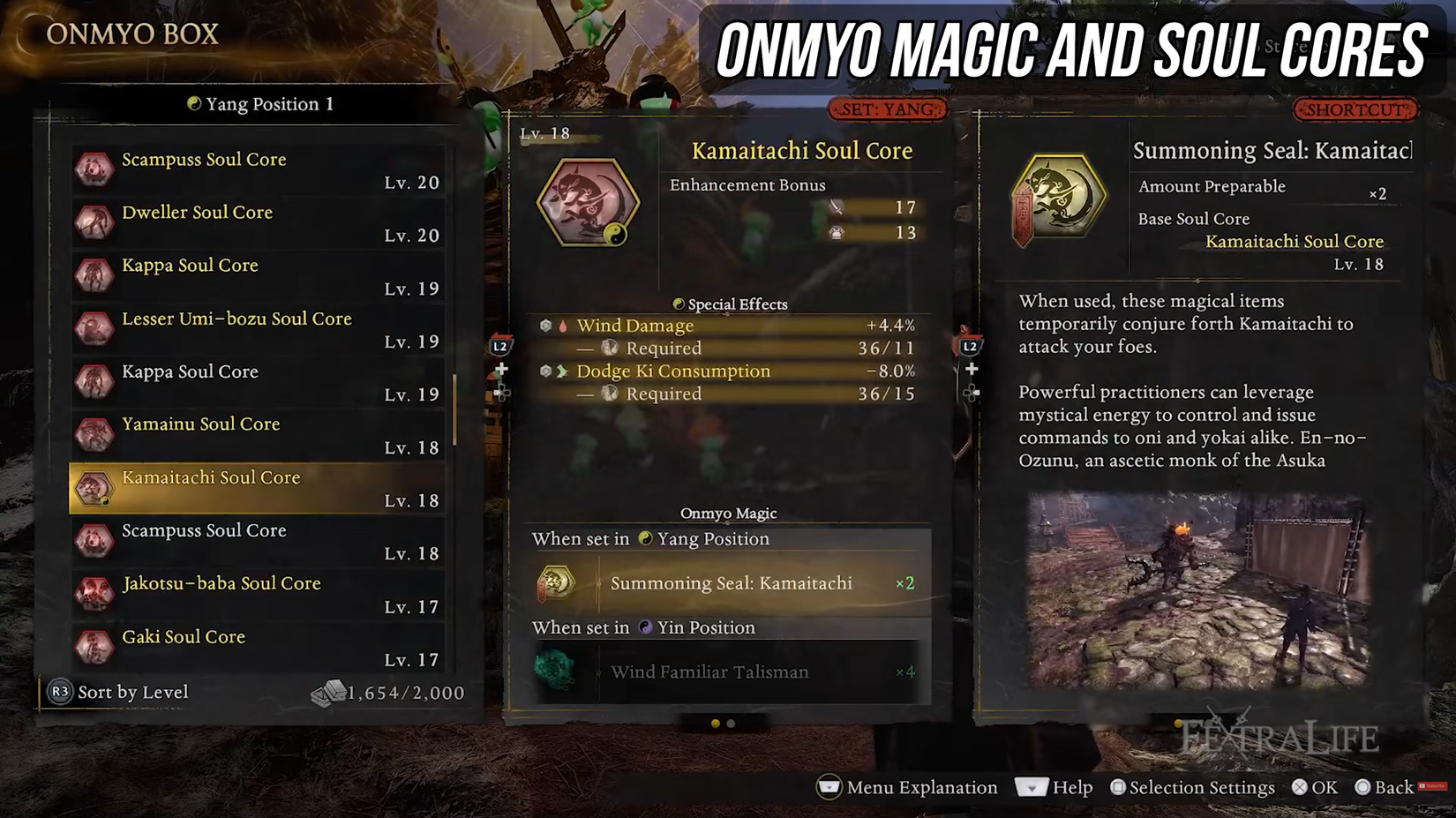Click the Jakotsu-baba Soul Core icon

[94, 594]
